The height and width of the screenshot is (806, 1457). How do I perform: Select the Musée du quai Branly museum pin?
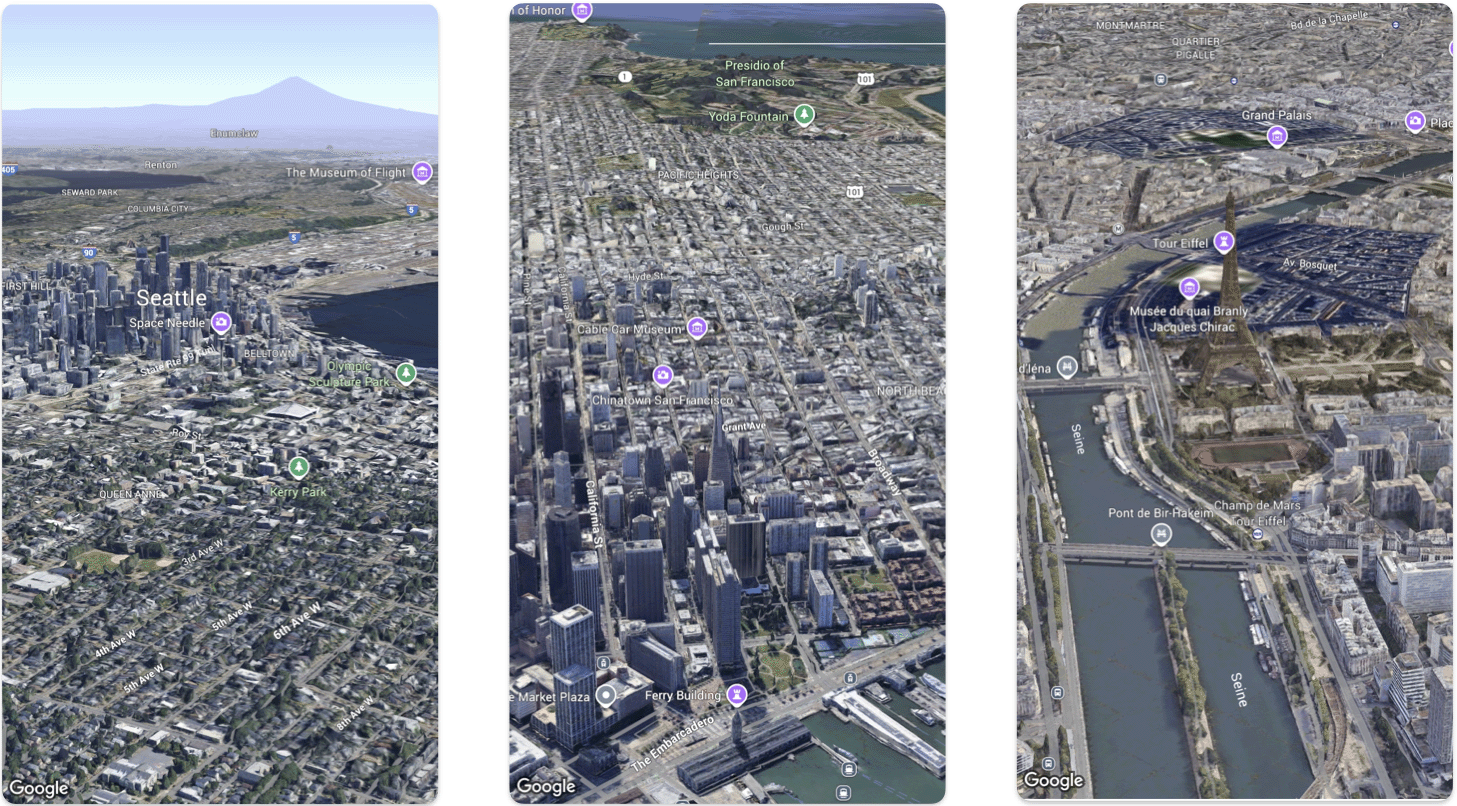point(1189,287)
